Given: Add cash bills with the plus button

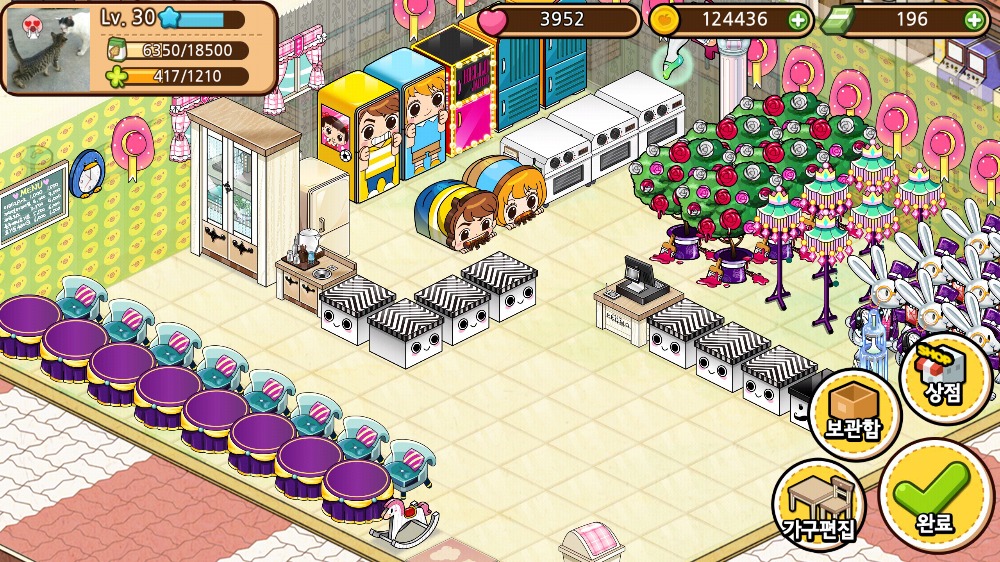Looking at the screenshot, I should tap(973, 19).
